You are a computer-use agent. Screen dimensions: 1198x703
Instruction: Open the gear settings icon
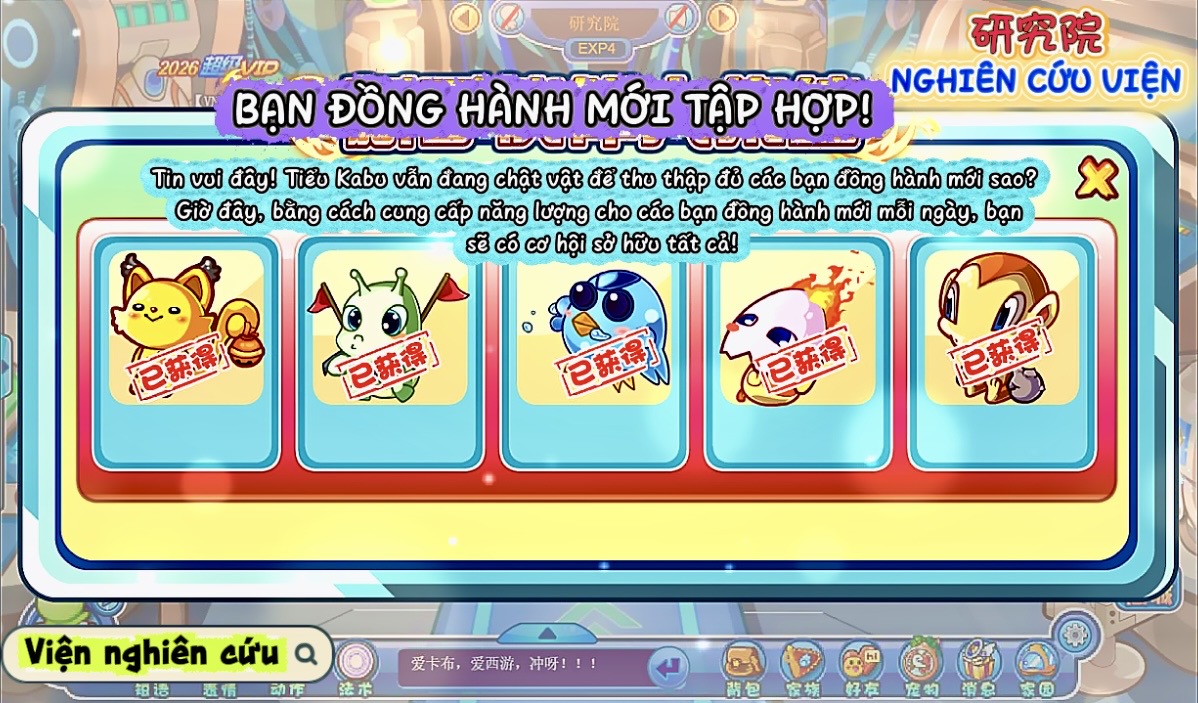1075,633
